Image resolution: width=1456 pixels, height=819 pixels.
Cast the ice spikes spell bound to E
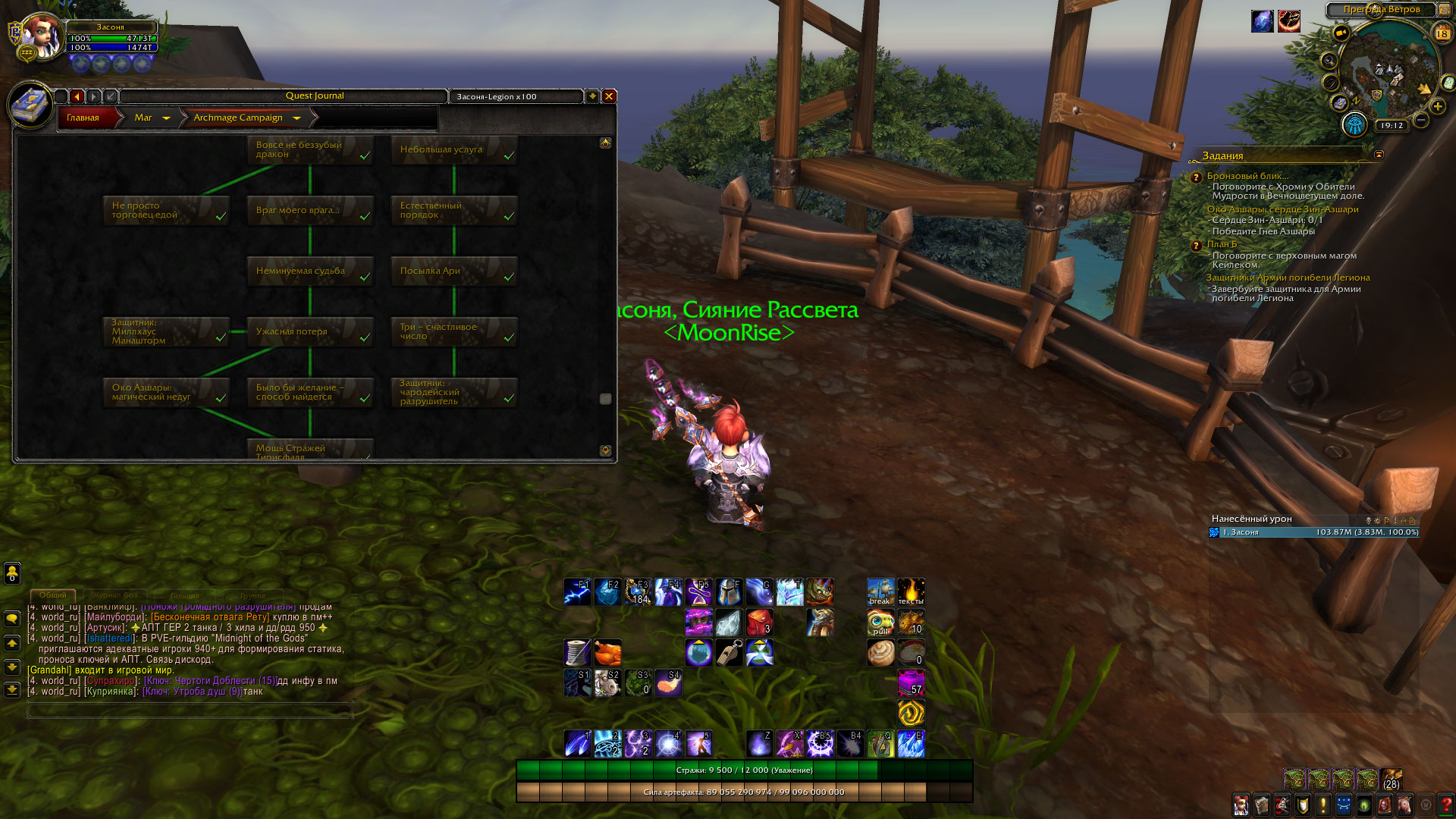(911, 744)
